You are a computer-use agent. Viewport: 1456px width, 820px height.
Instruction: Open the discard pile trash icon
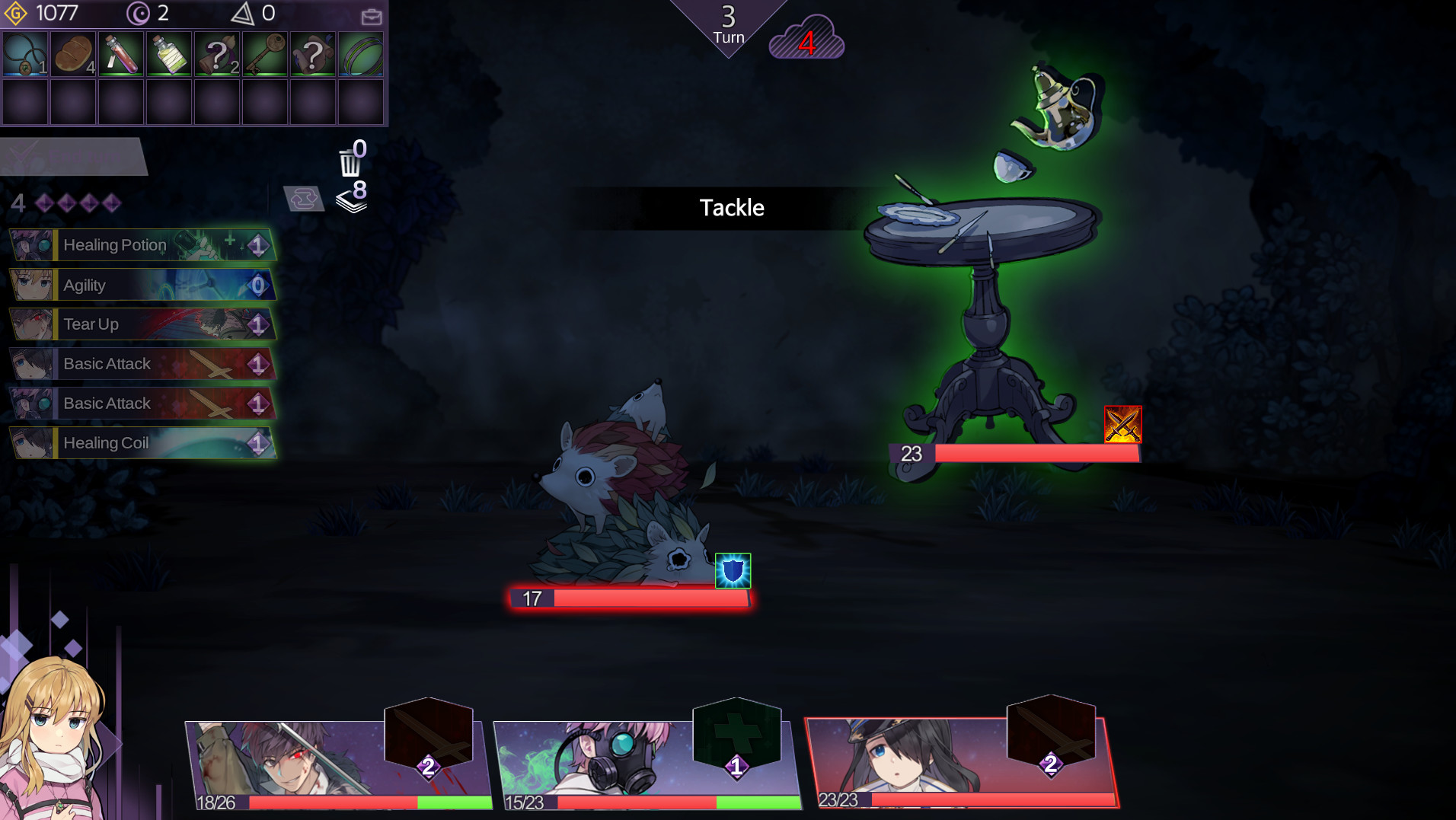pyautogui.click(x=350, y=160)
